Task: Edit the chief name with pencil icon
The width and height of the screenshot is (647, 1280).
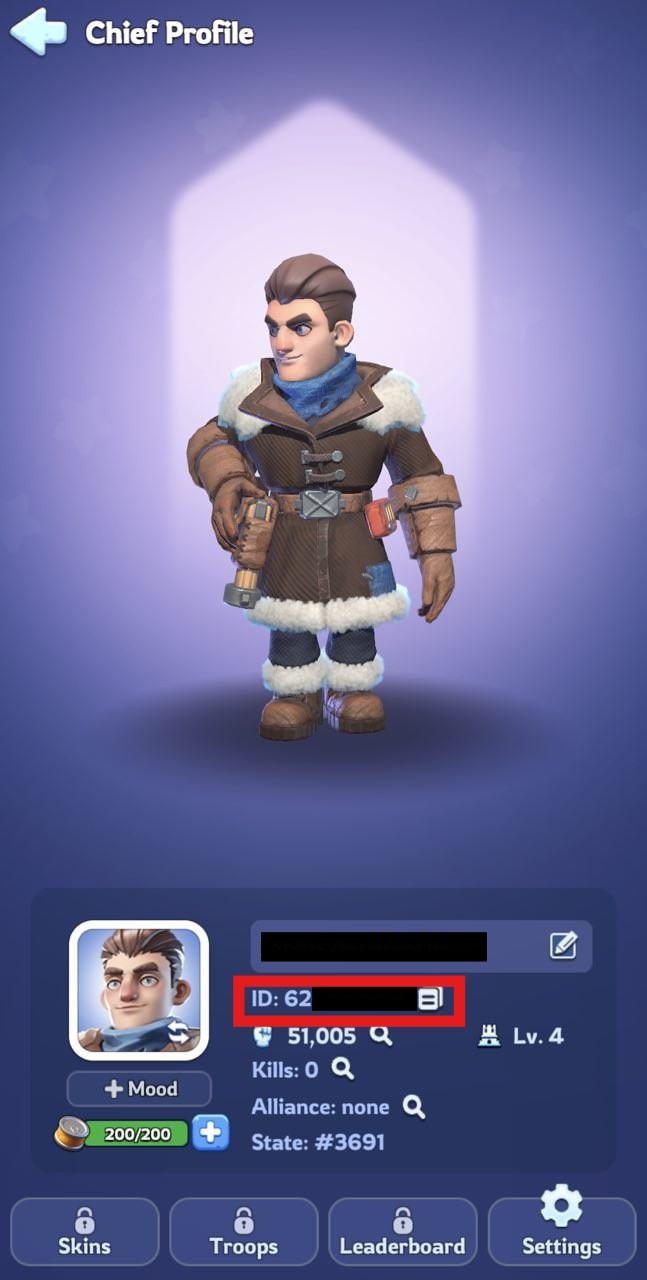Action: [x=563, y=946]
